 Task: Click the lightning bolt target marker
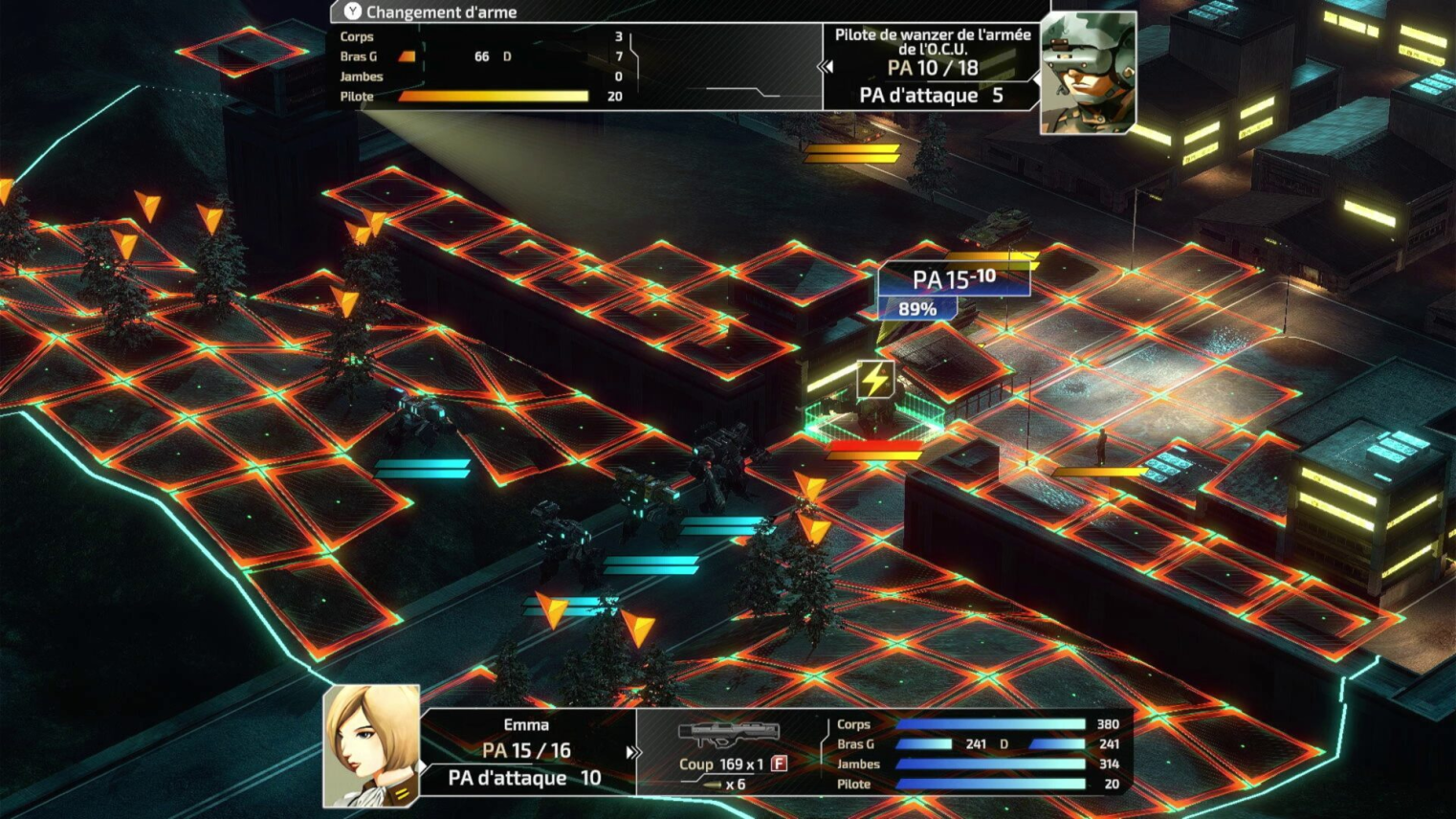pos(874,380)
